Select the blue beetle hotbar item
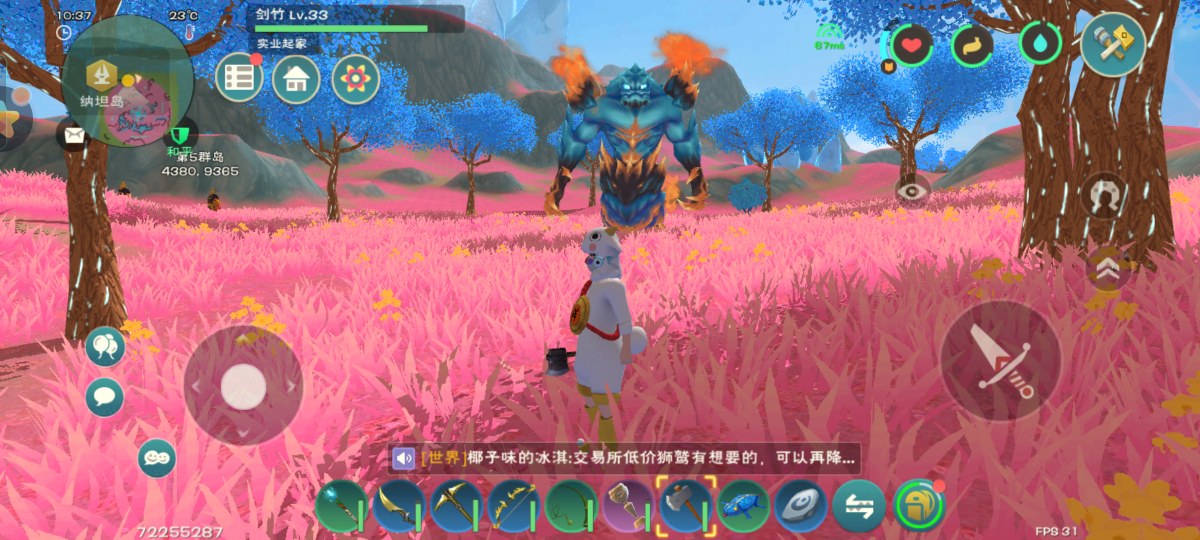 tap(744, 505)
